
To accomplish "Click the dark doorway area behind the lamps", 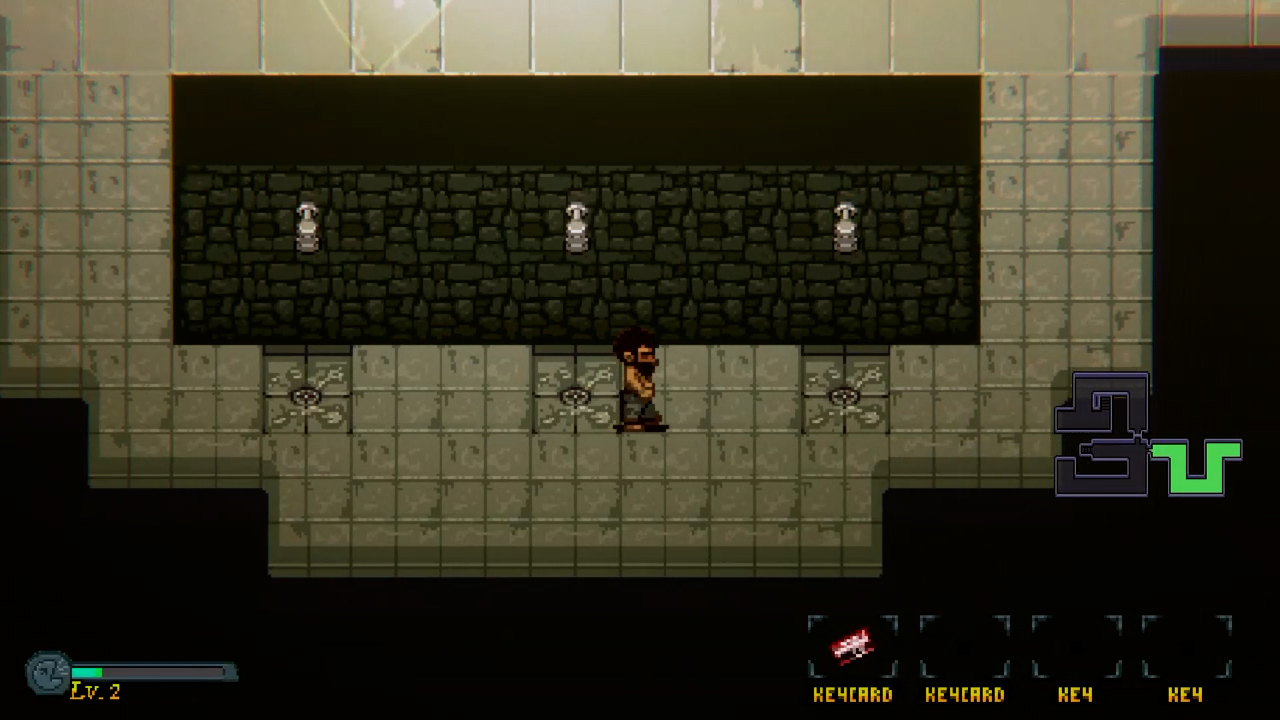I will coord(575,120).
